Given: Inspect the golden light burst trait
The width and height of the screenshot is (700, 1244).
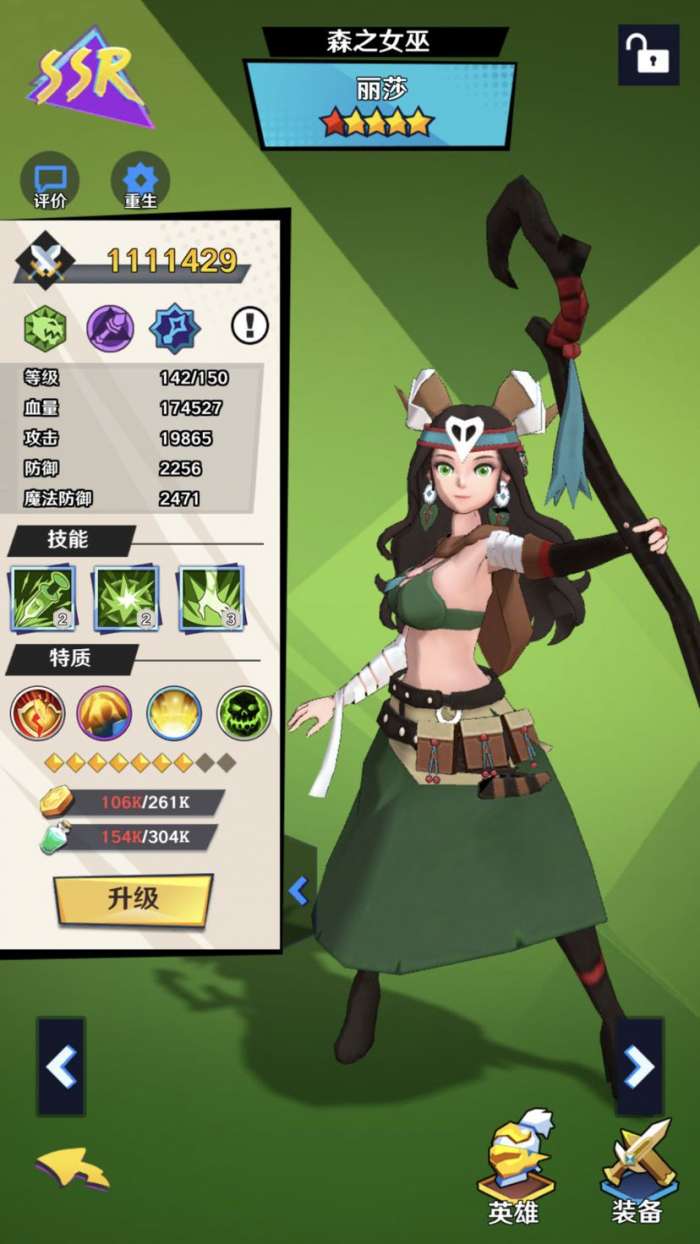Looking at the screenshot, I should pos(174,713).
